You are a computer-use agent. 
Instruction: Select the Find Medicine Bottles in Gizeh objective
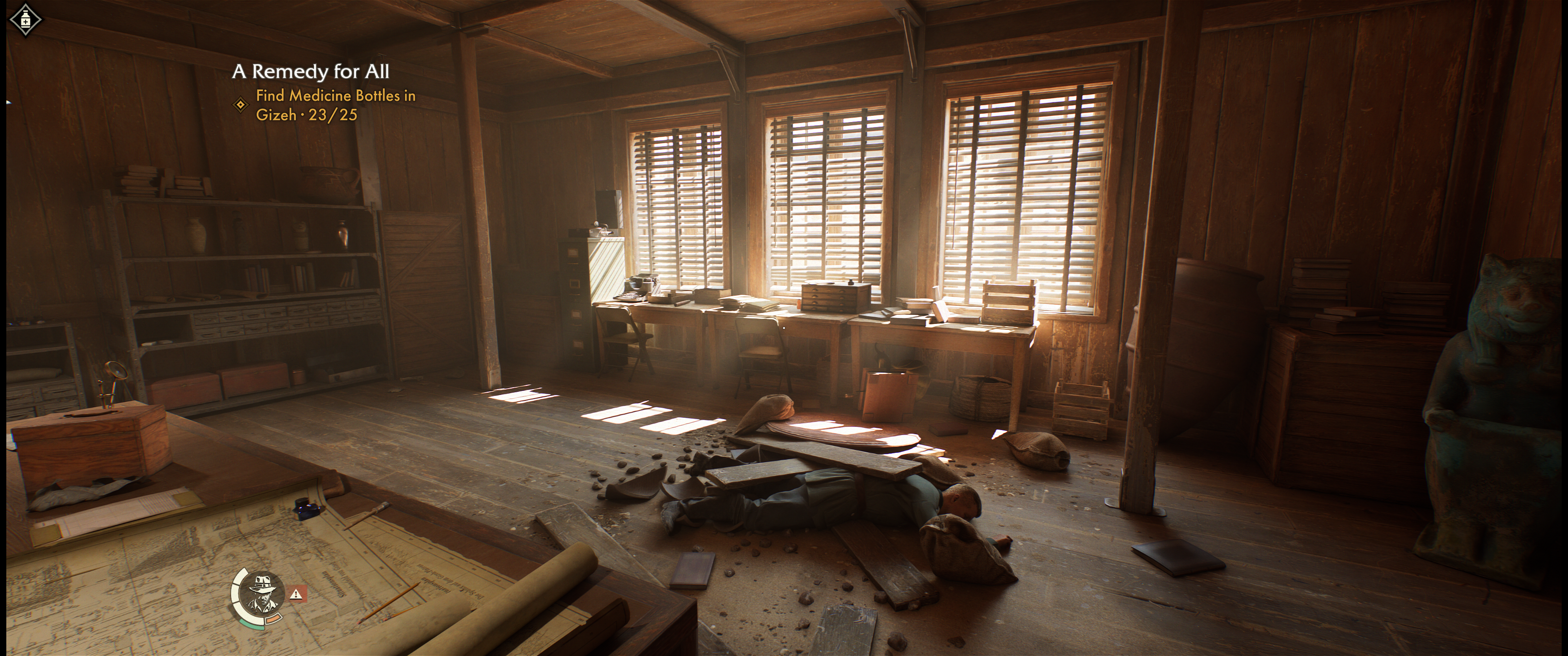point(335,105)
